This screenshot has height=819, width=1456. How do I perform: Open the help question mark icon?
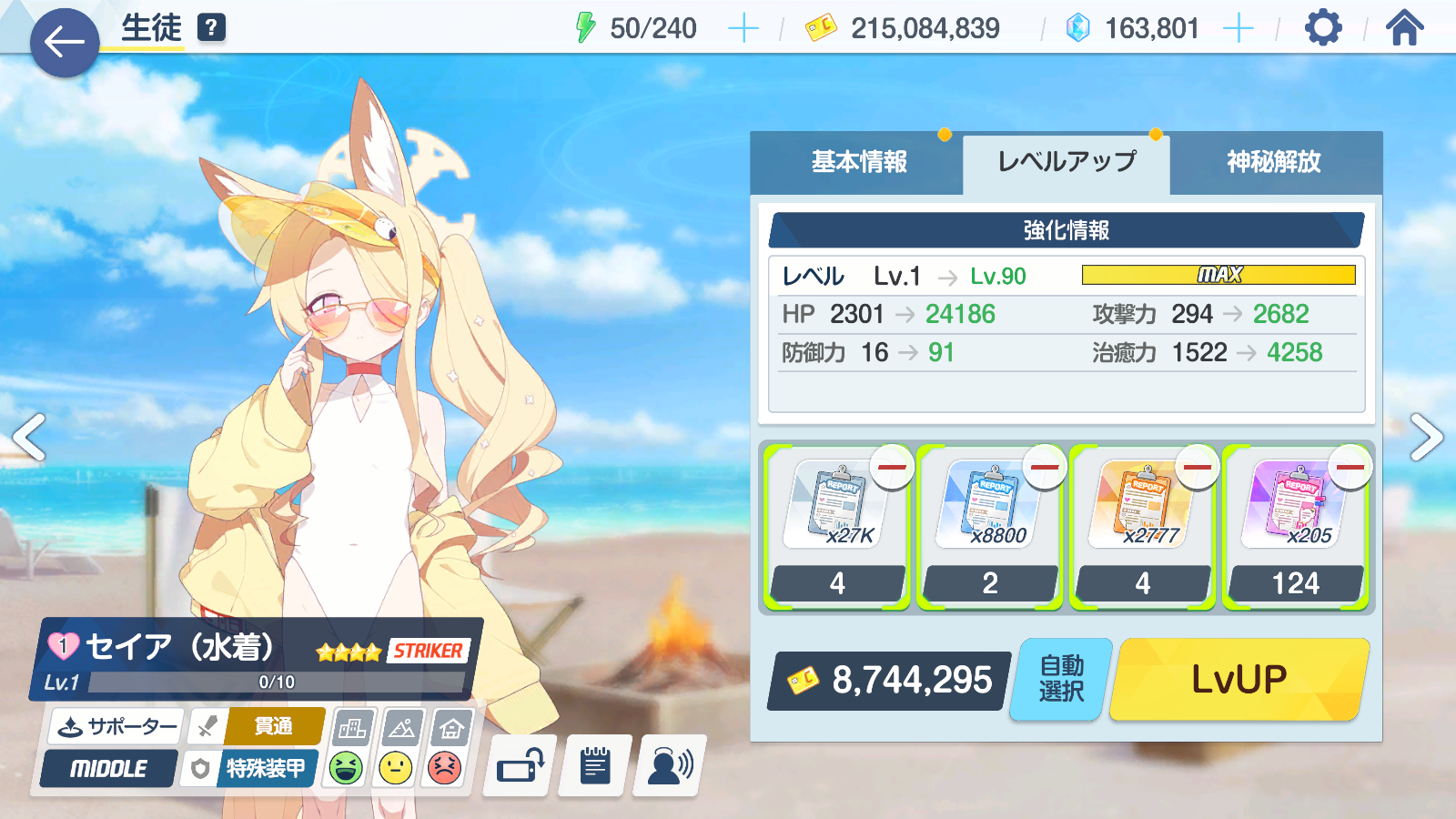[x=210, y=27]
